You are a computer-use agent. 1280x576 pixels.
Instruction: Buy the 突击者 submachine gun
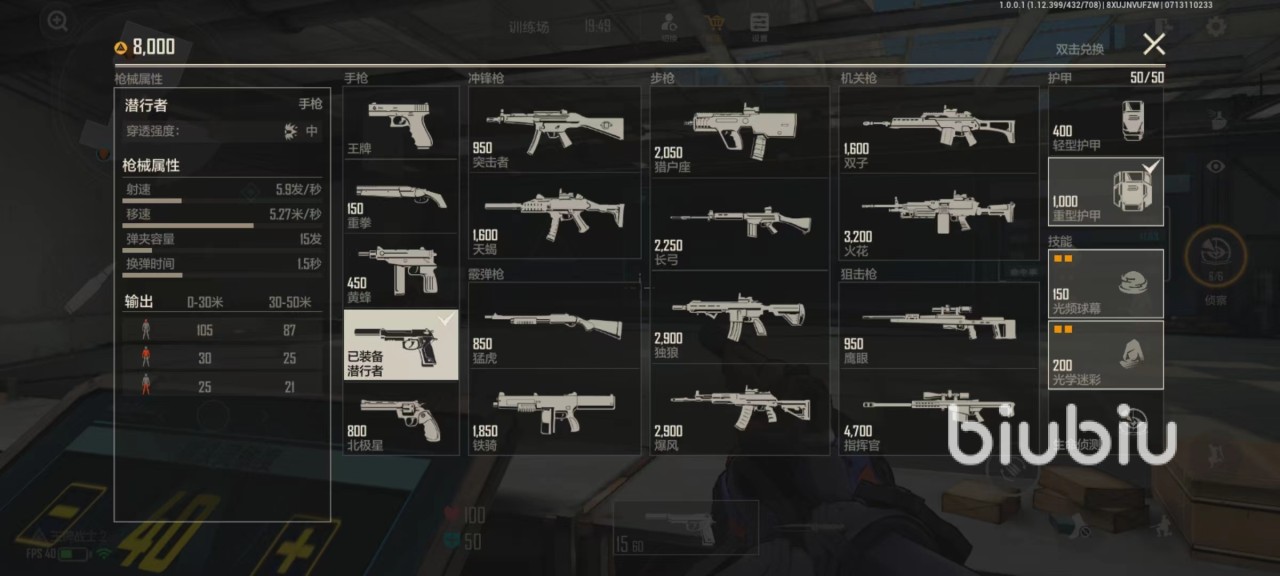[x=554, y=130]
